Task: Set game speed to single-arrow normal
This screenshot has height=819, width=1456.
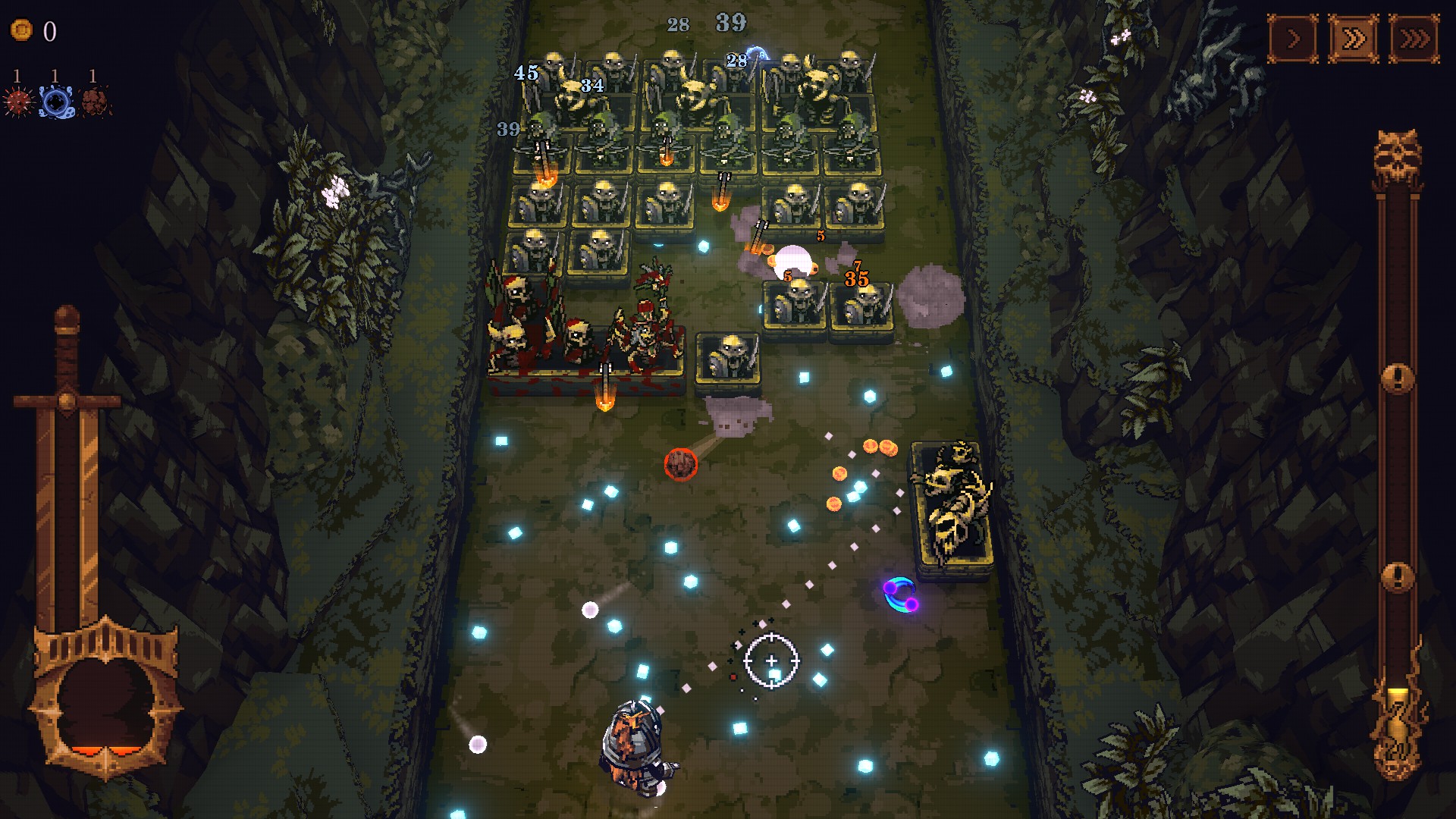Action: coord(1293,38)
